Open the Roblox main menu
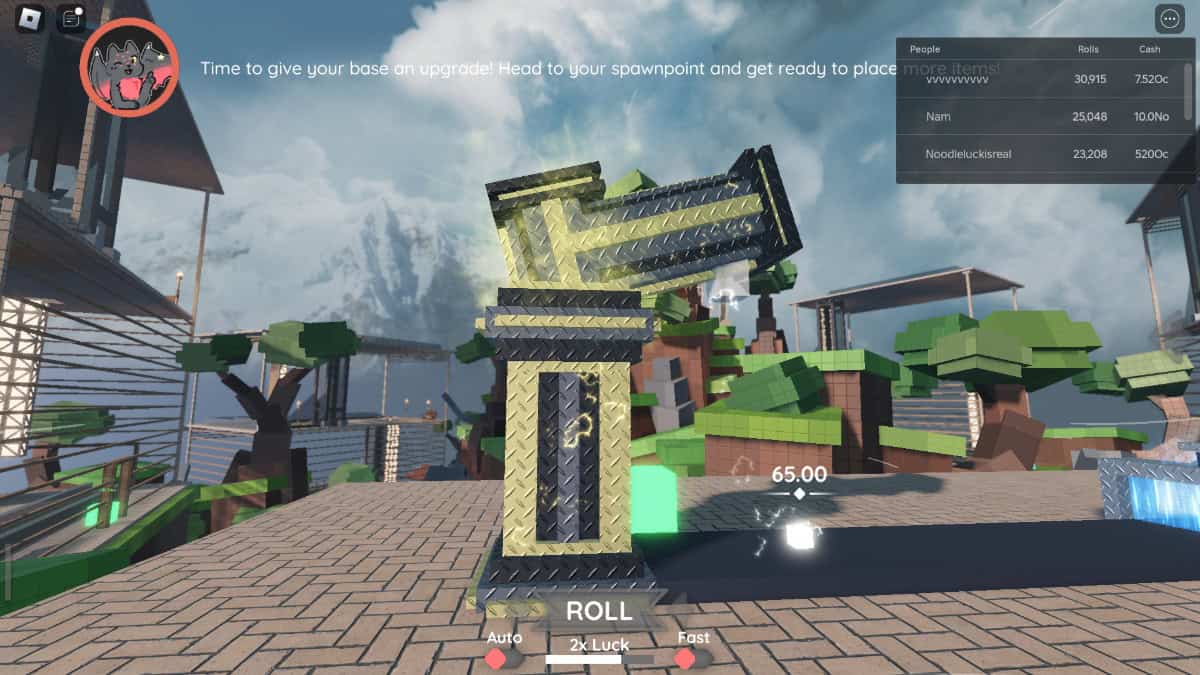Image resolution: width=1200 pixels, height=675 pixels. (x=29, y=18)
